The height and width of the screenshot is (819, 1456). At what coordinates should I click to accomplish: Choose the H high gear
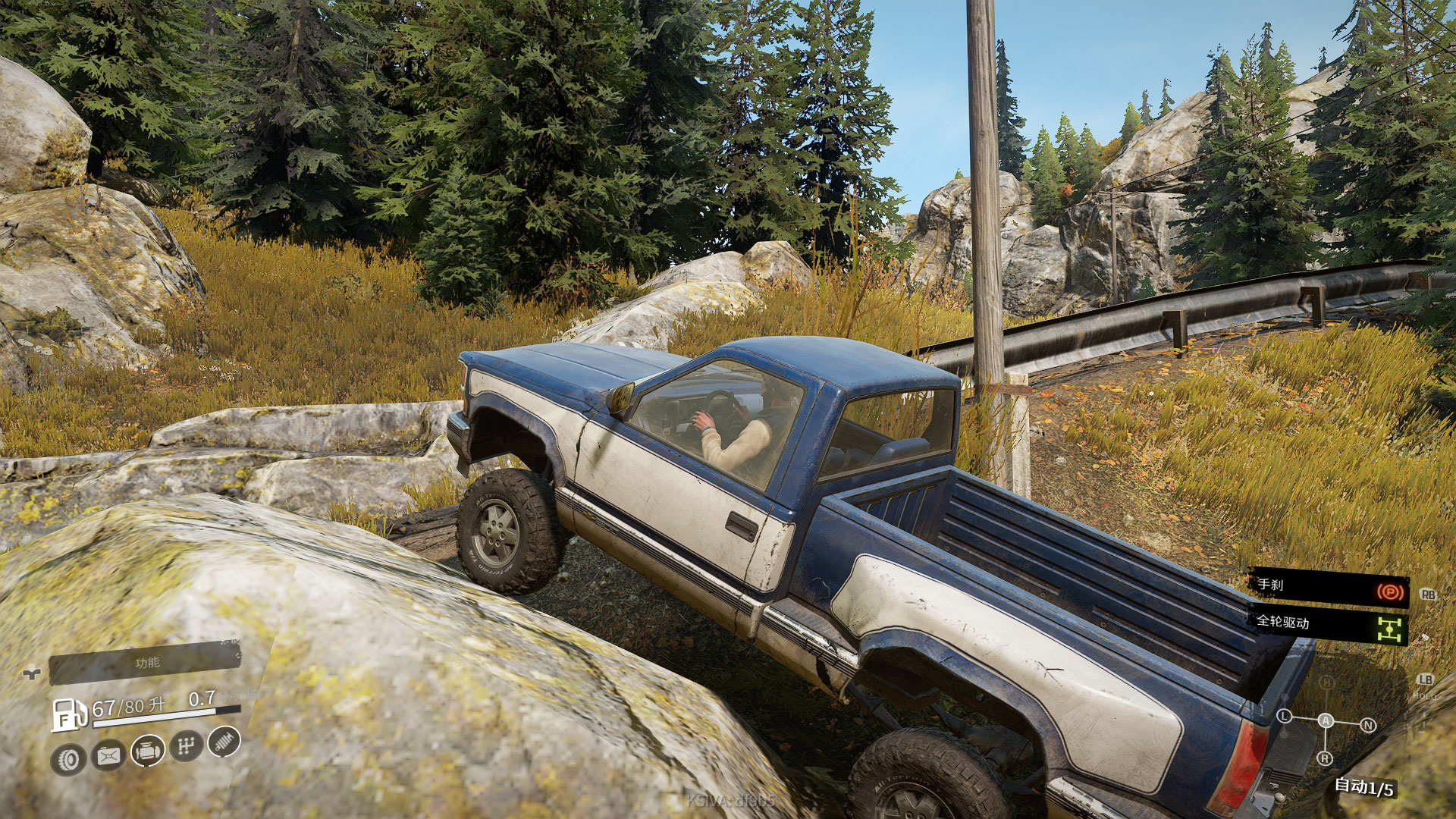1326,683
